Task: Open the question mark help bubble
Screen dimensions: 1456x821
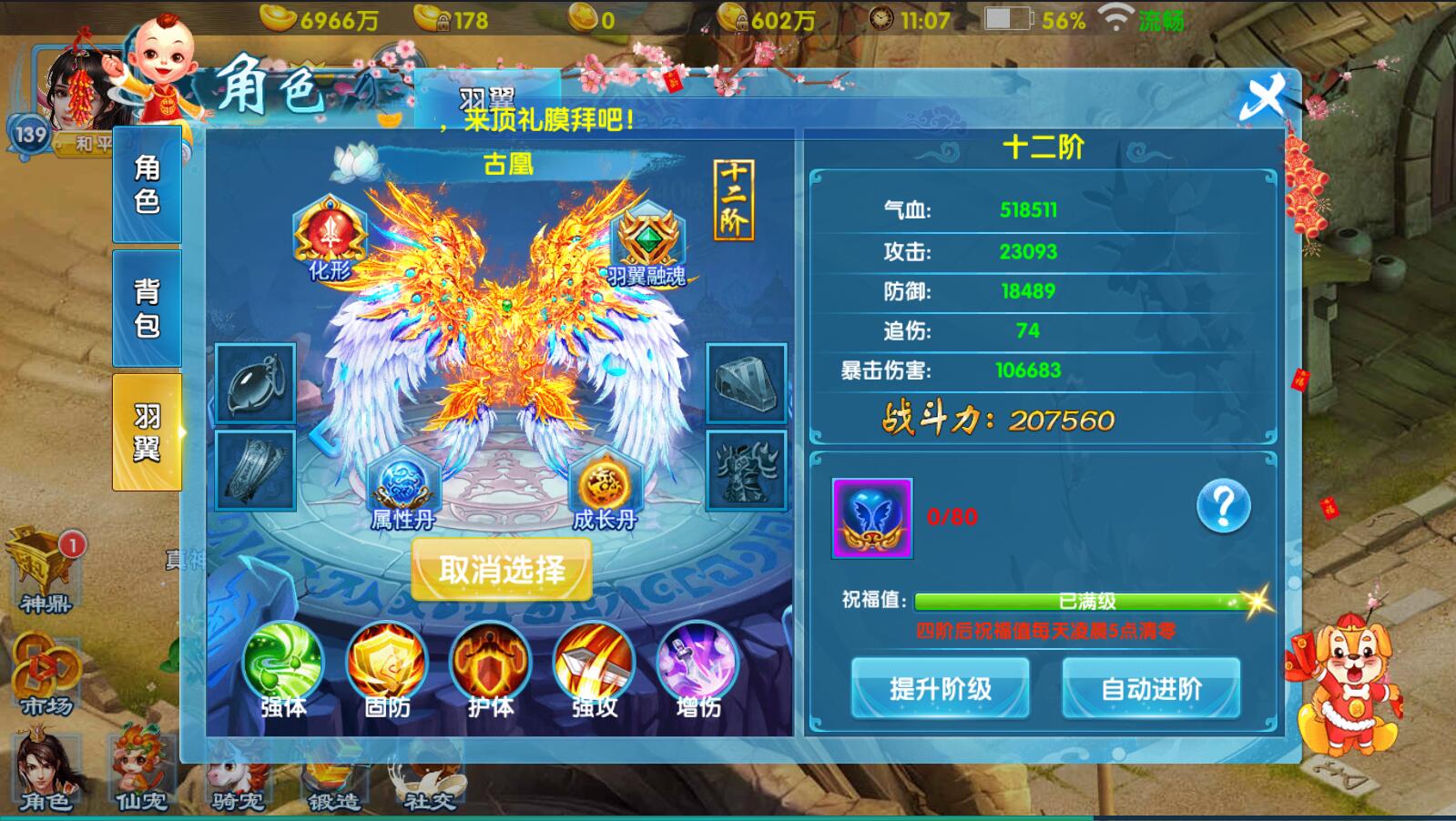Action: (x=1224, y=506)
